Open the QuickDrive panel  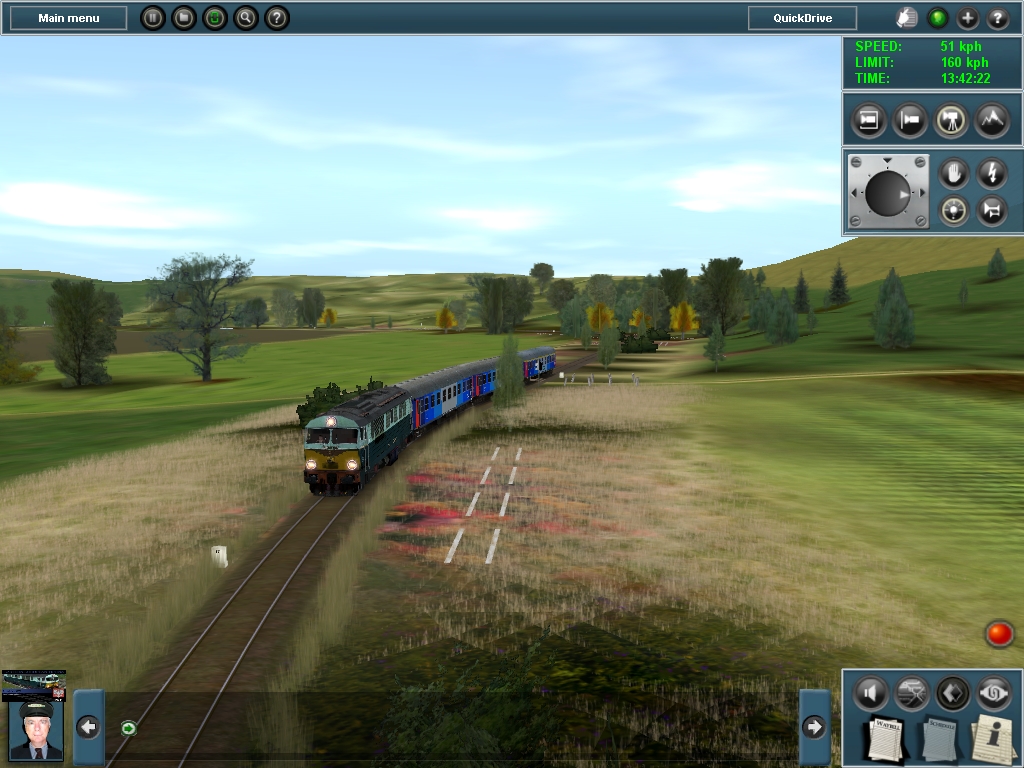click(x=803, y=18)
